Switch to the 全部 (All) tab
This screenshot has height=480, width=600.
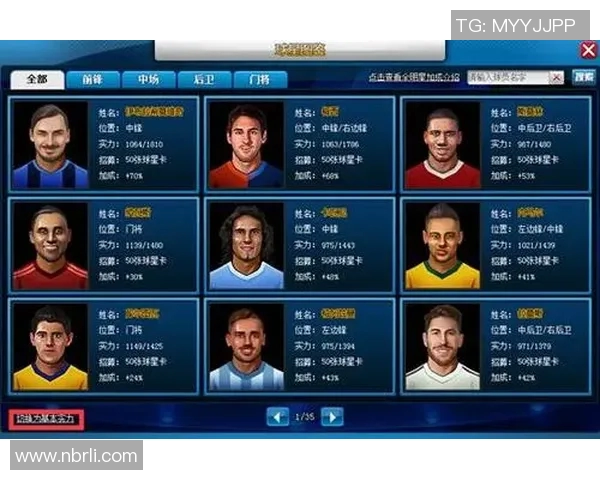[37, 79]
